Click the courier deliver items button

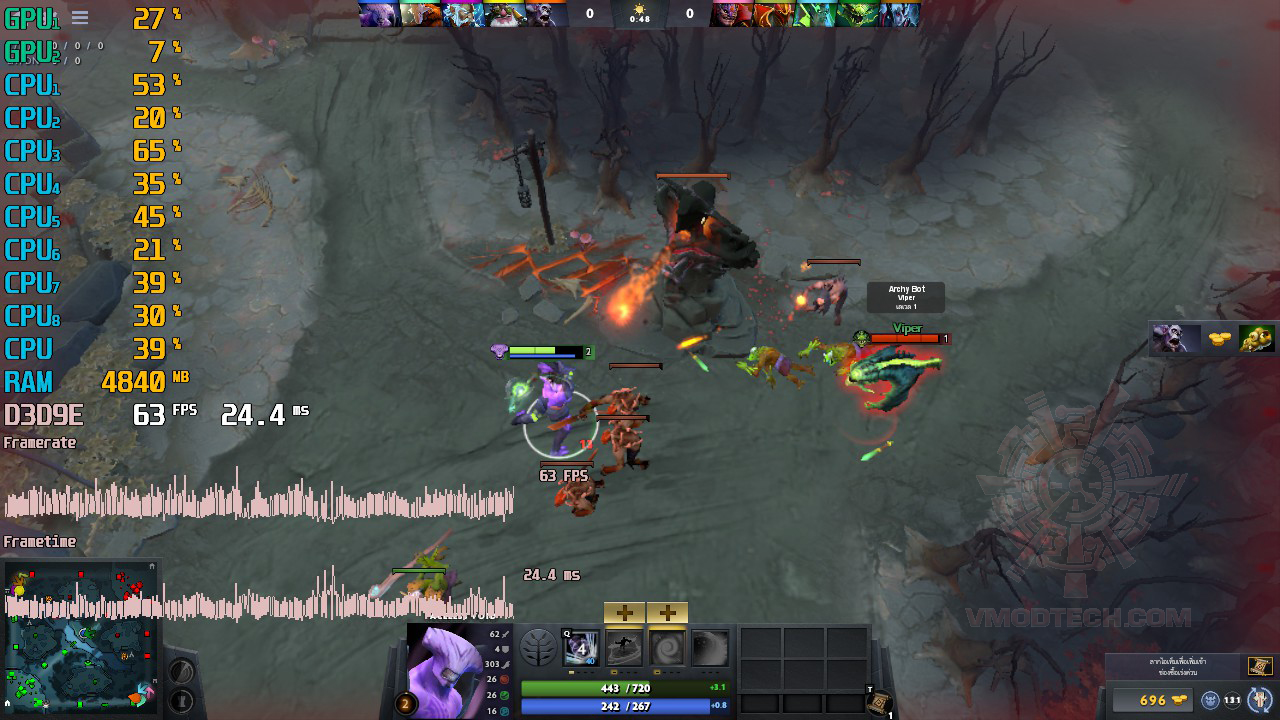1260,699
